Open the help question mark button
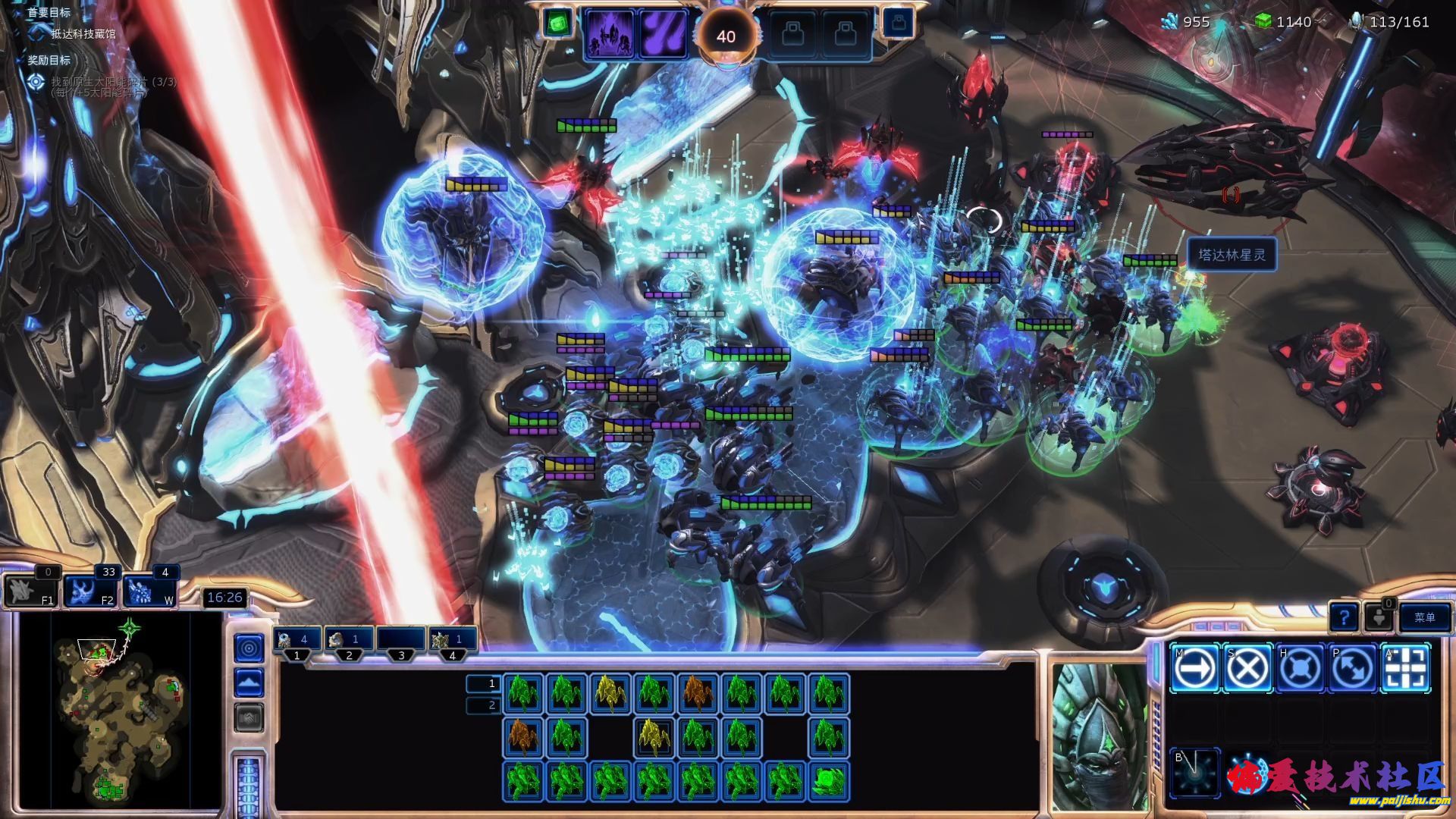 (x=1343, y=618)
